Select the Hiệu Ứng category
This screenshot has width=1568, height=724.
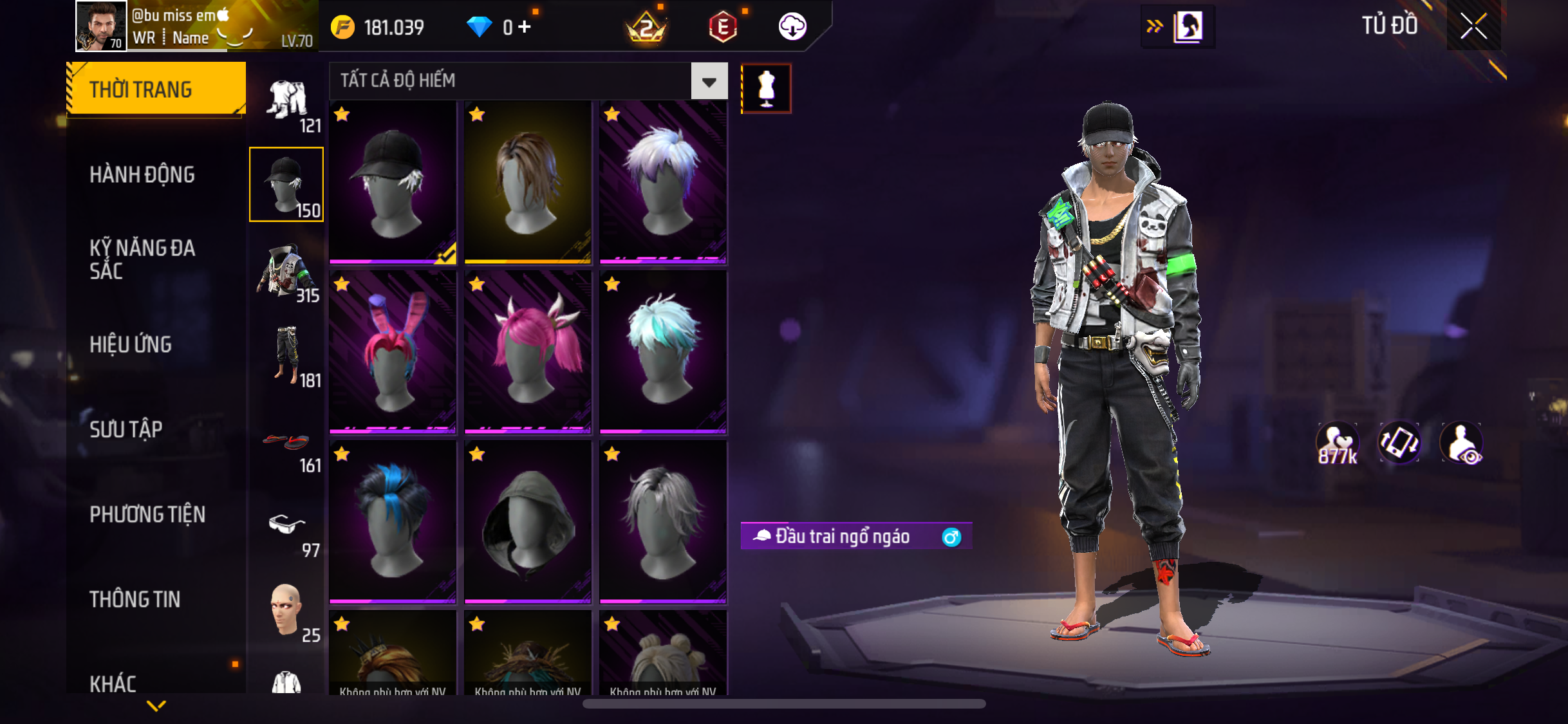coord(131,344)
